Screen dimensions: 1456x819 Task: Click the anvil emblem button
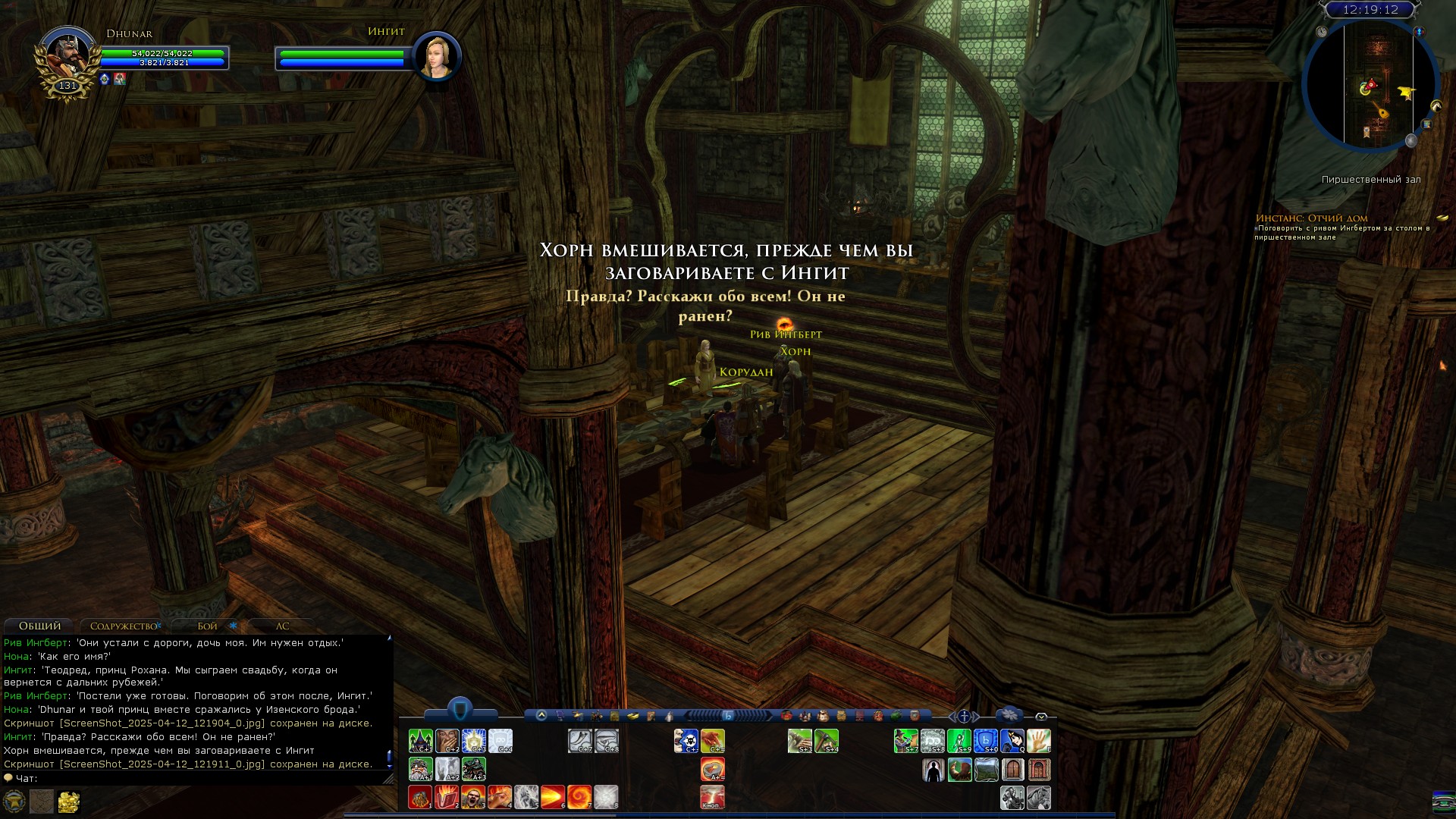tap(14, 802)
